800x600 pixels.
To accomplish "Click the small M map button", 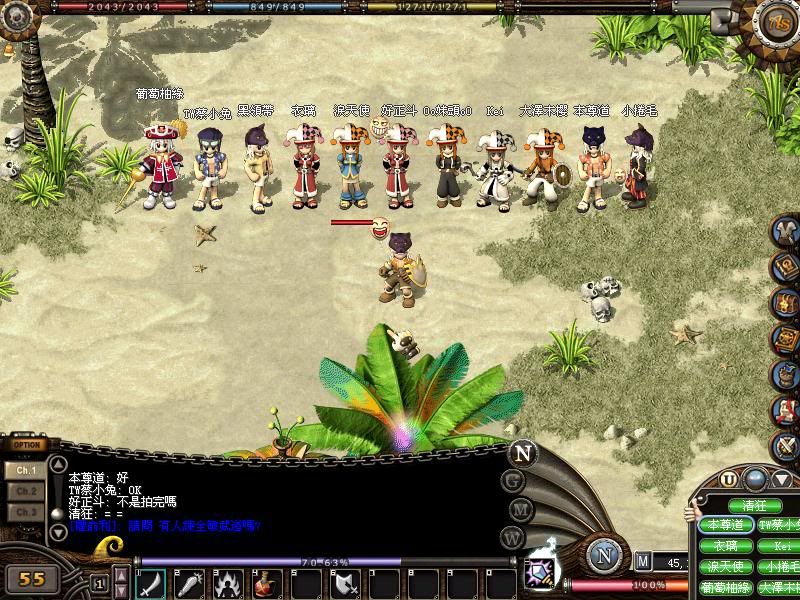I will pos(643,562).
